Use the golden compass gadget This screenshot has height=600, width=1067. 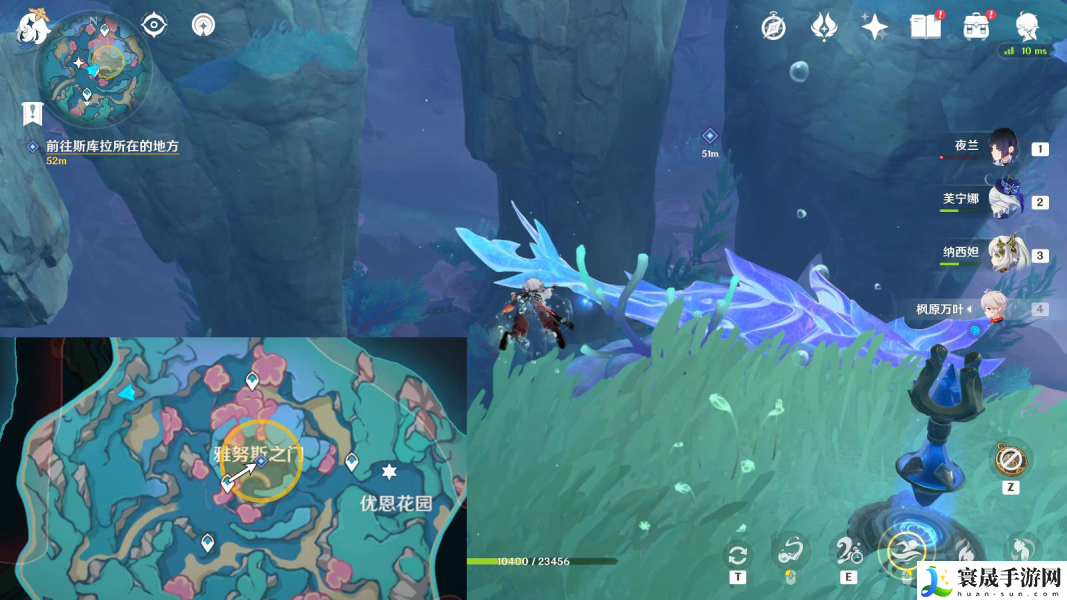click(1007, 460)
